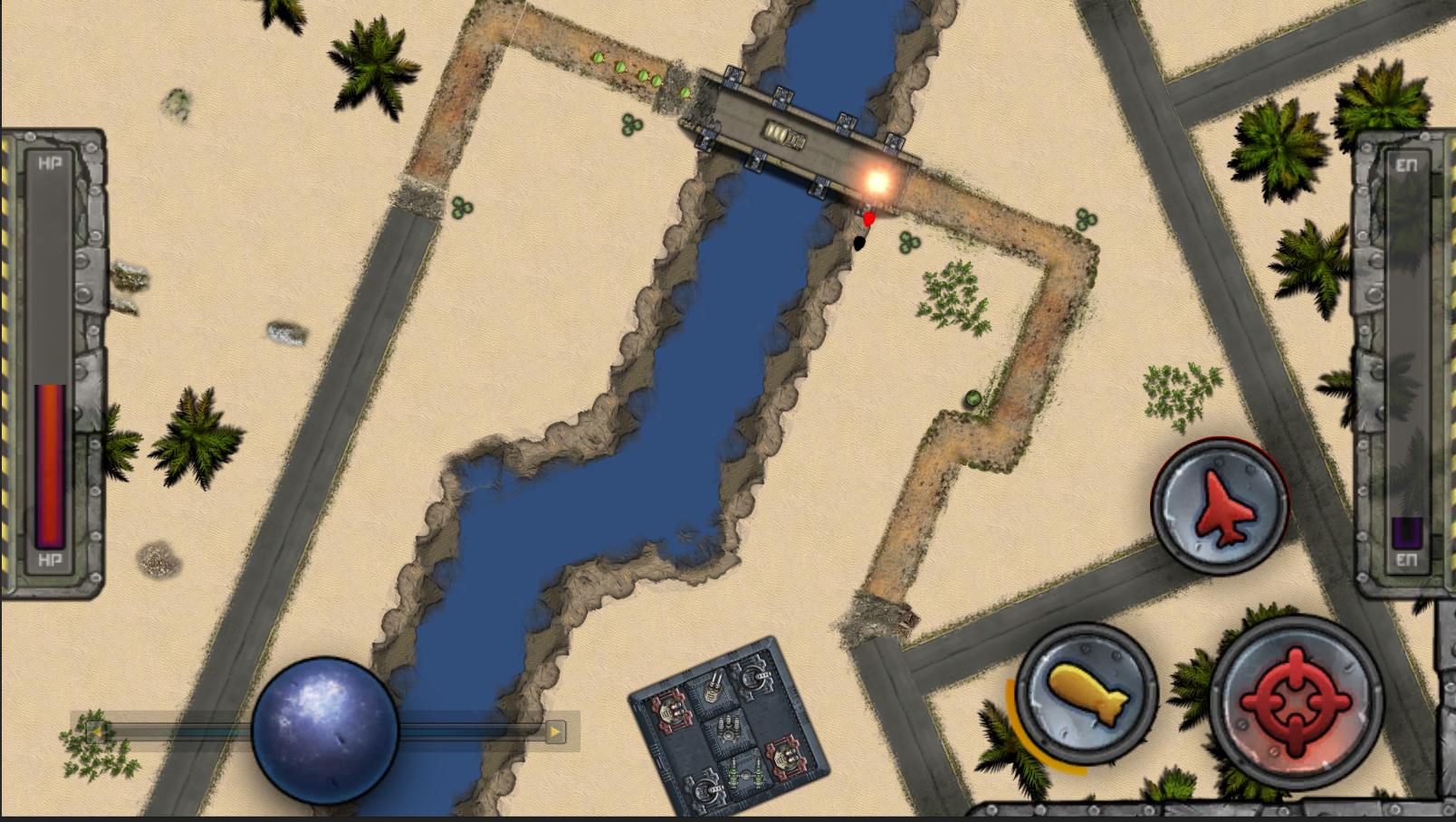Image resolution: width=1456 pixels, height=822 pixels.
Task: Select the twin-cannon turret in the loadout panel
Action: [x=714, y=690]
